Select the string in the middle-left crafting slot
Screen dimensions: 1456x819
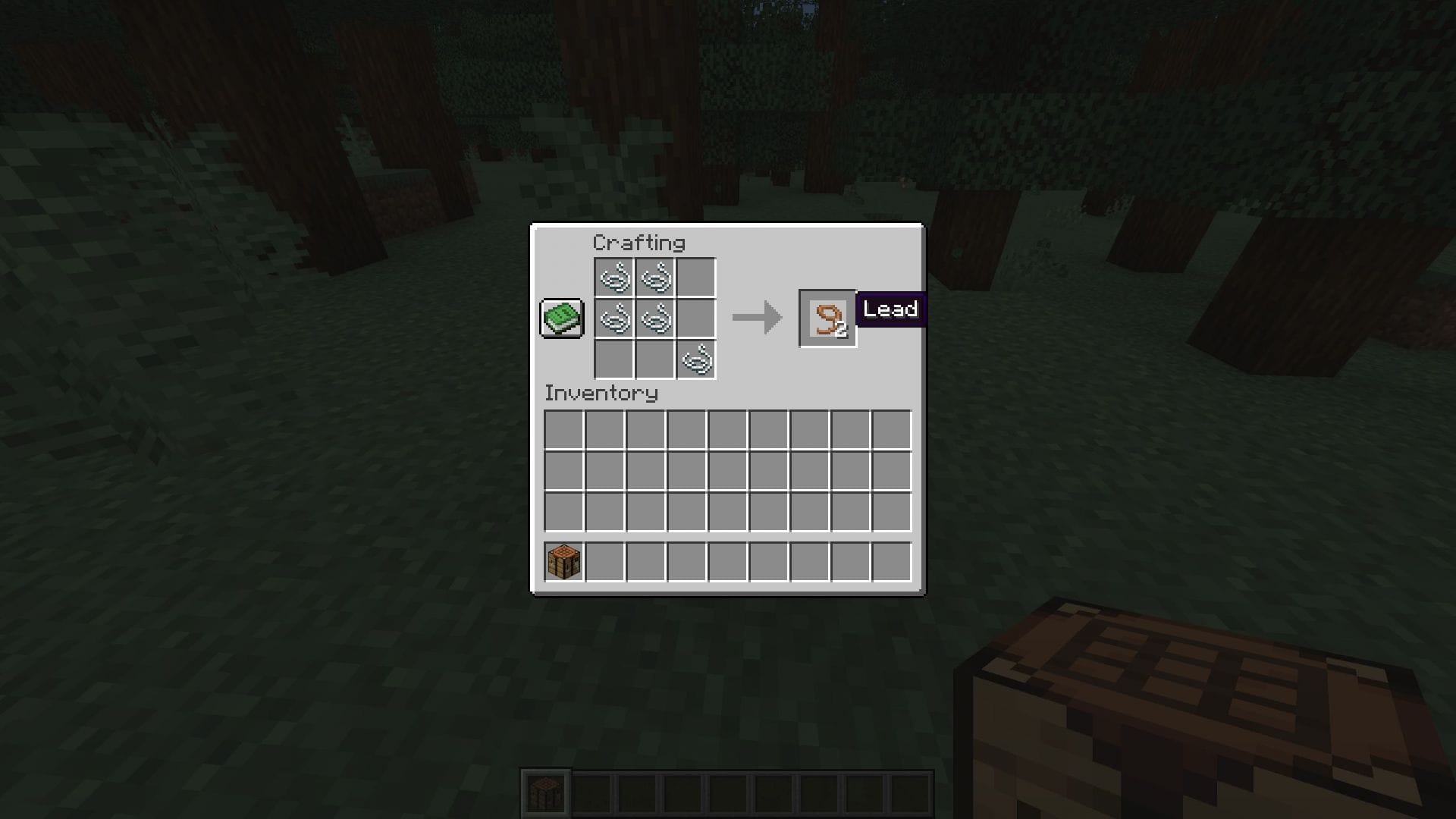[x=614, y=320]
